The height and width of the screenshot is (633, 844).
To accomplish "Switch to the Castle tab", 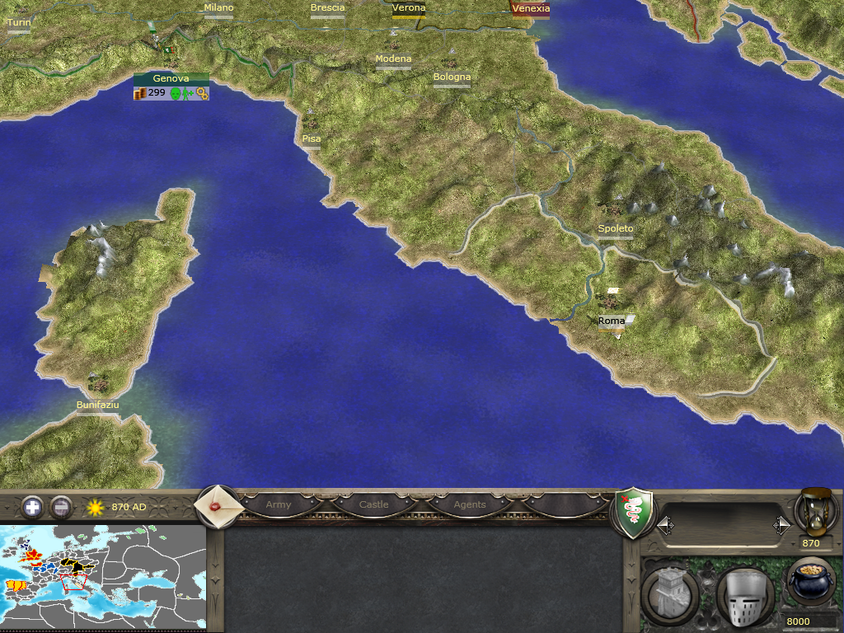I will pos(374,506).
